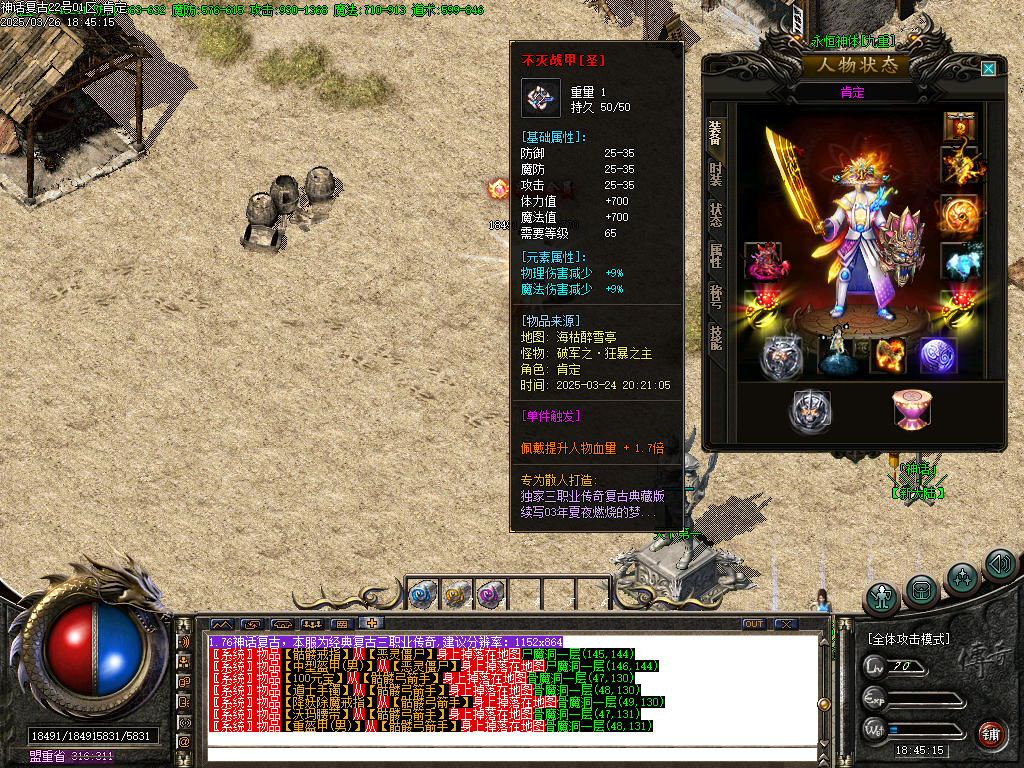Select the blue spirit beast equipment slot
This screenshot has width=1024, height=768.
(960, 260)
